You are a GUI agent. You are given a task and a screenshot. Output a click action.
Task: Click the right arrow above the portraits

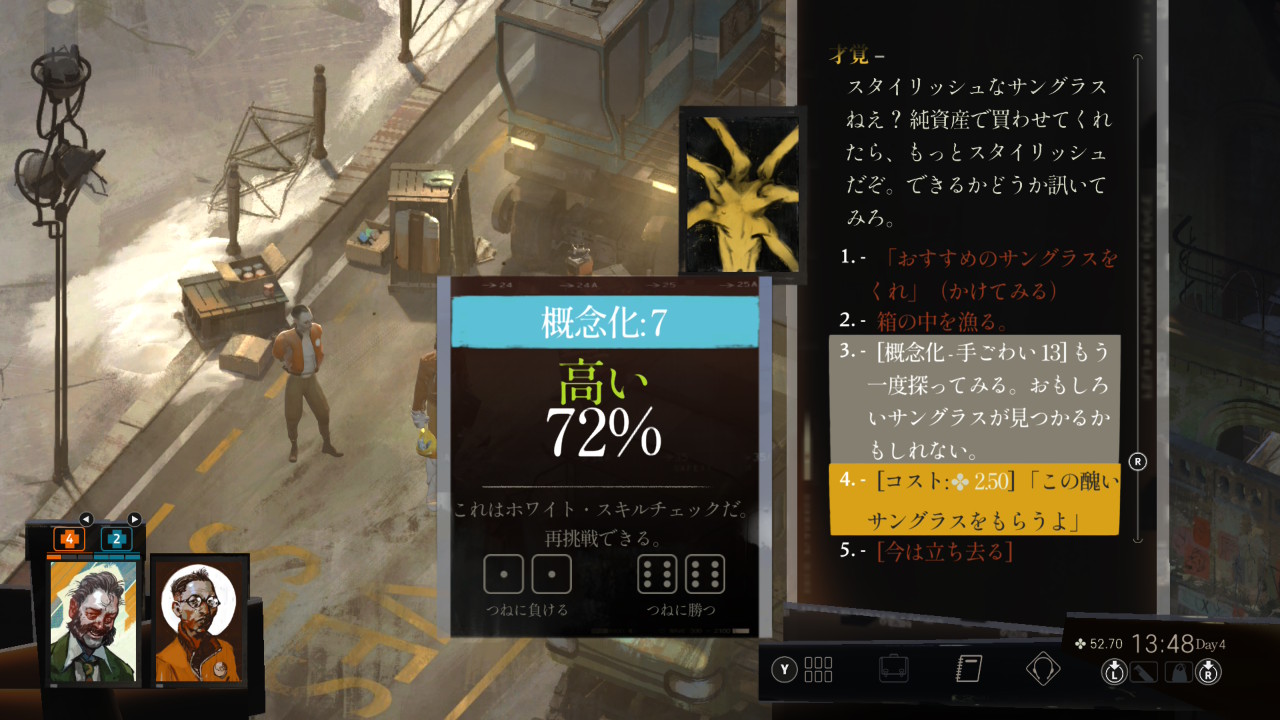click(x=134, y=519)
